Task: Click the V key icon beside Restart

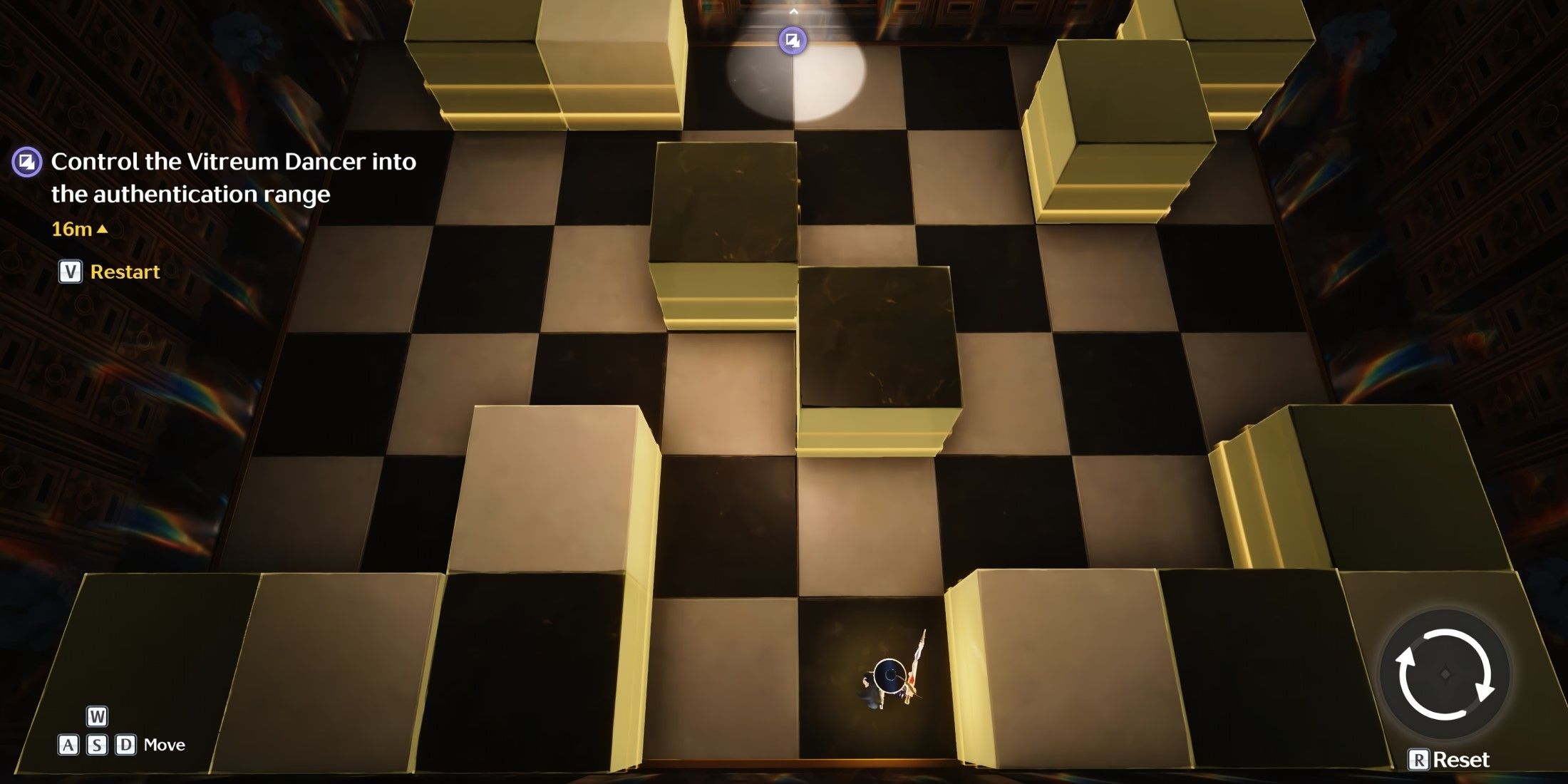Action: click(69, 271)
